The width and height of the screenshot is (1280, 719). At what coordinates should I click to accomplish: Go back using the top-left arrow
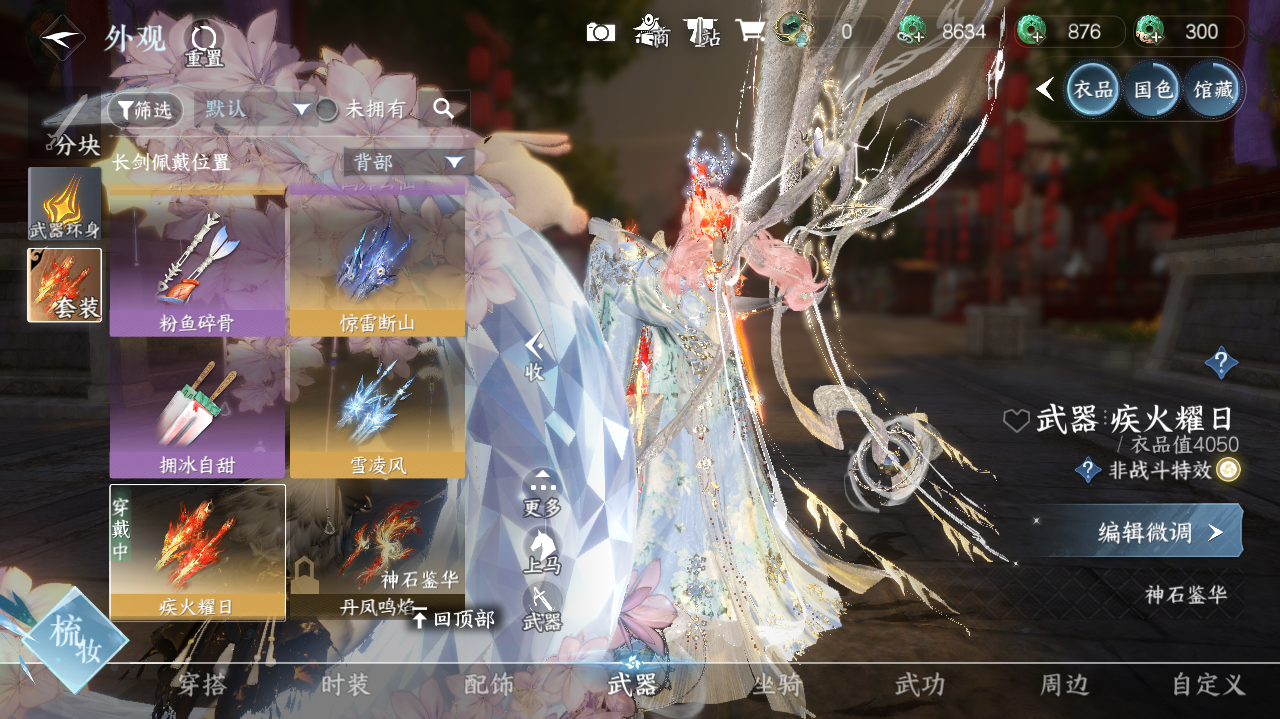click(62, 37)
